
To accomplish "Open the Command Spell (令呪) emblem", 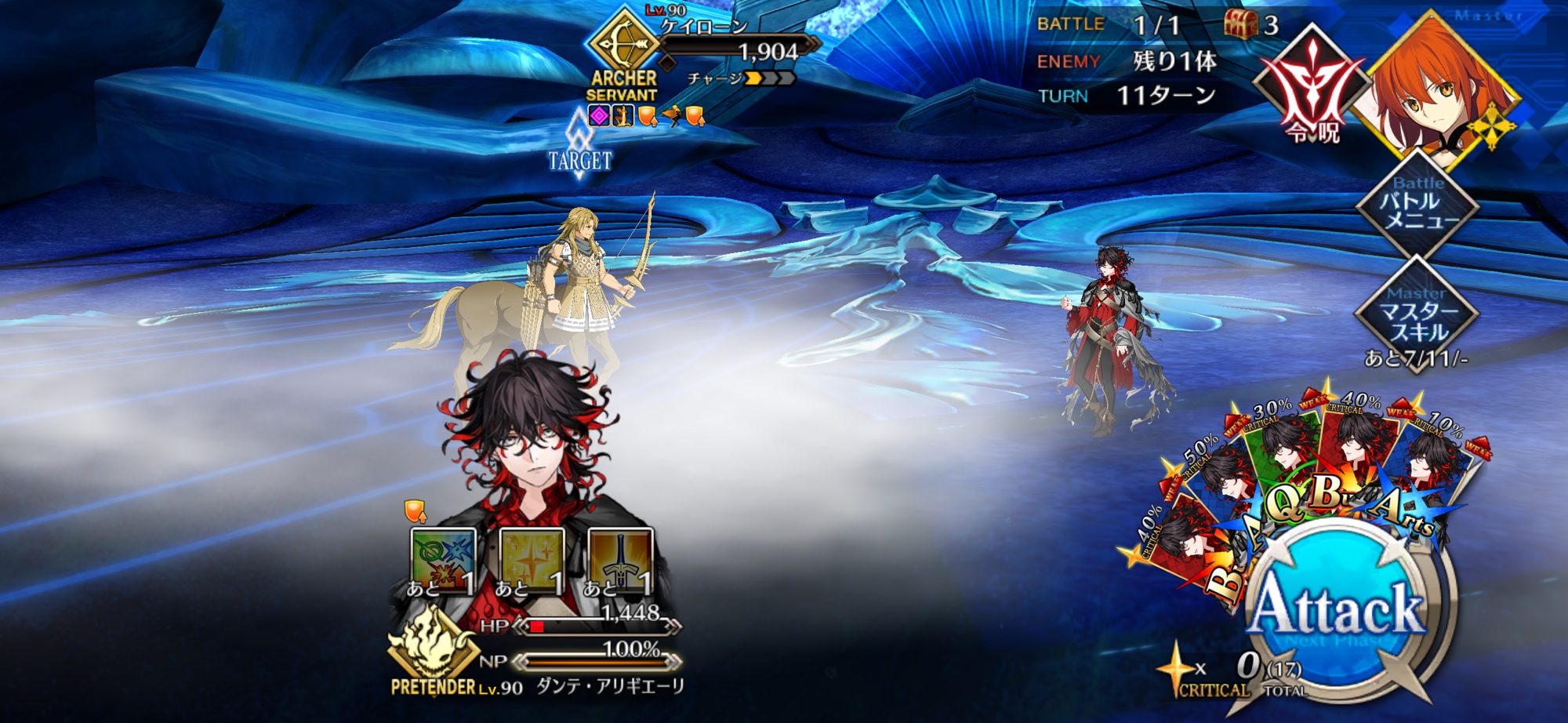I will coord(1312,85).
